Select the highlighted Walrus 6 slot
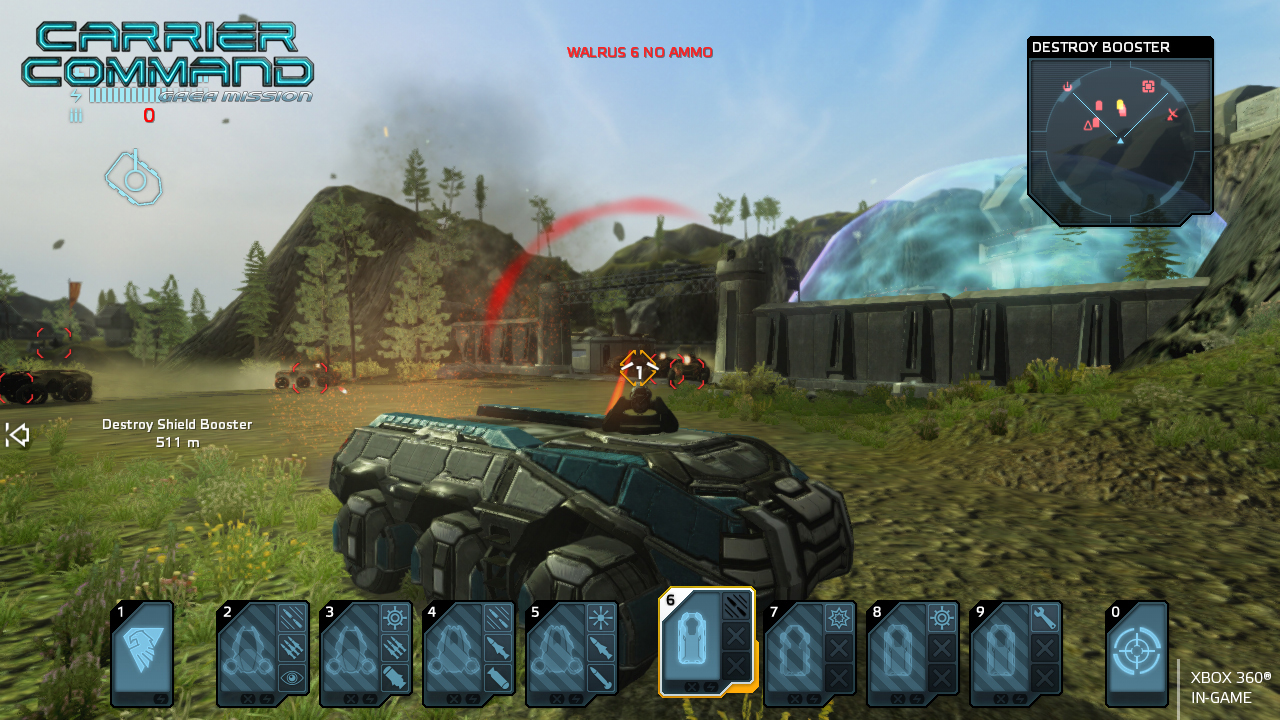The image size is (1280, 720). click(706, 641)
